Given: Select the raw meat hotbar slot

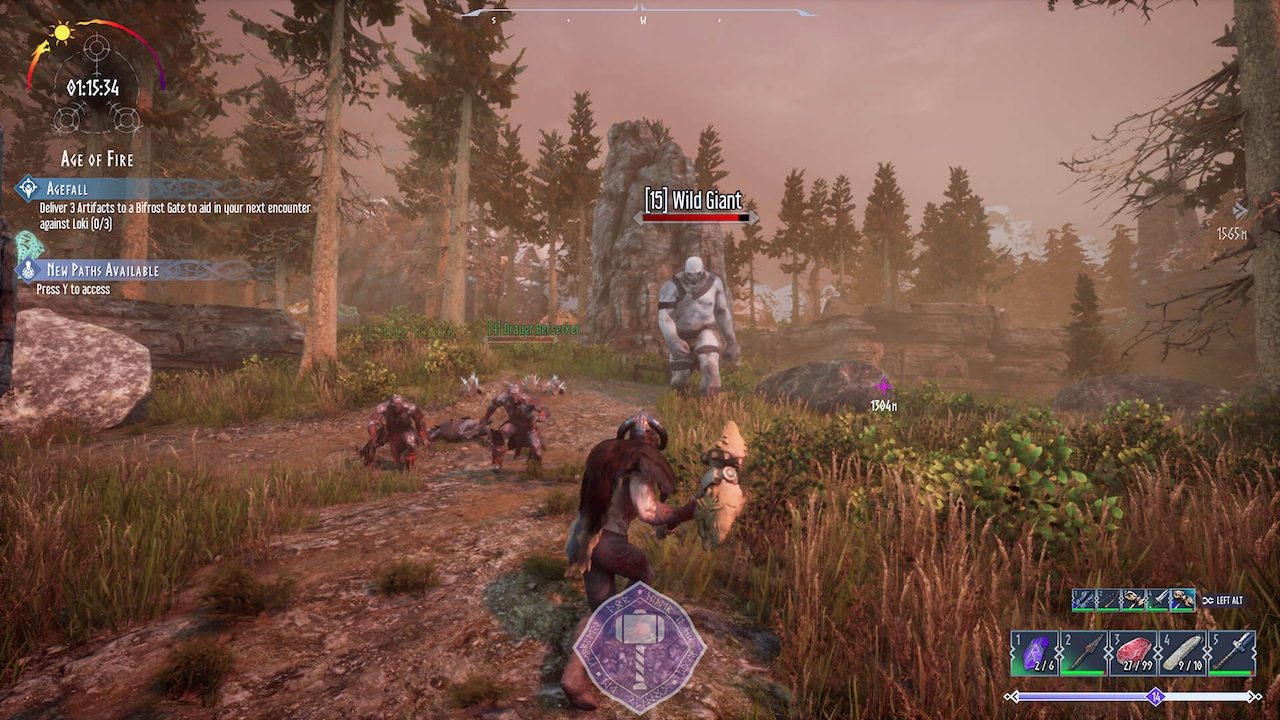Looking at the screenshot, I should point(1135,654).
